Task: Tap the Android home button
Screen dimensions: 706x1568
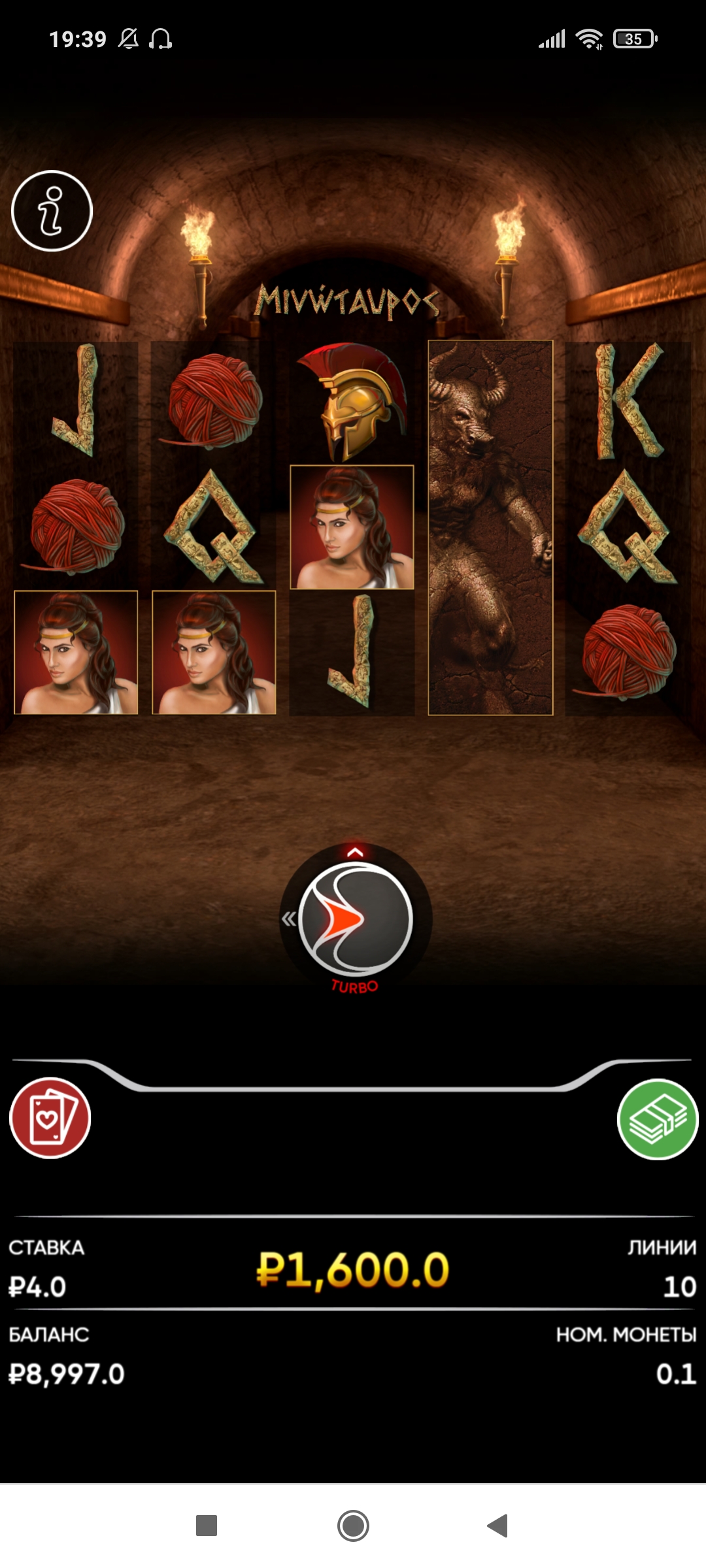Action: 353,1526
